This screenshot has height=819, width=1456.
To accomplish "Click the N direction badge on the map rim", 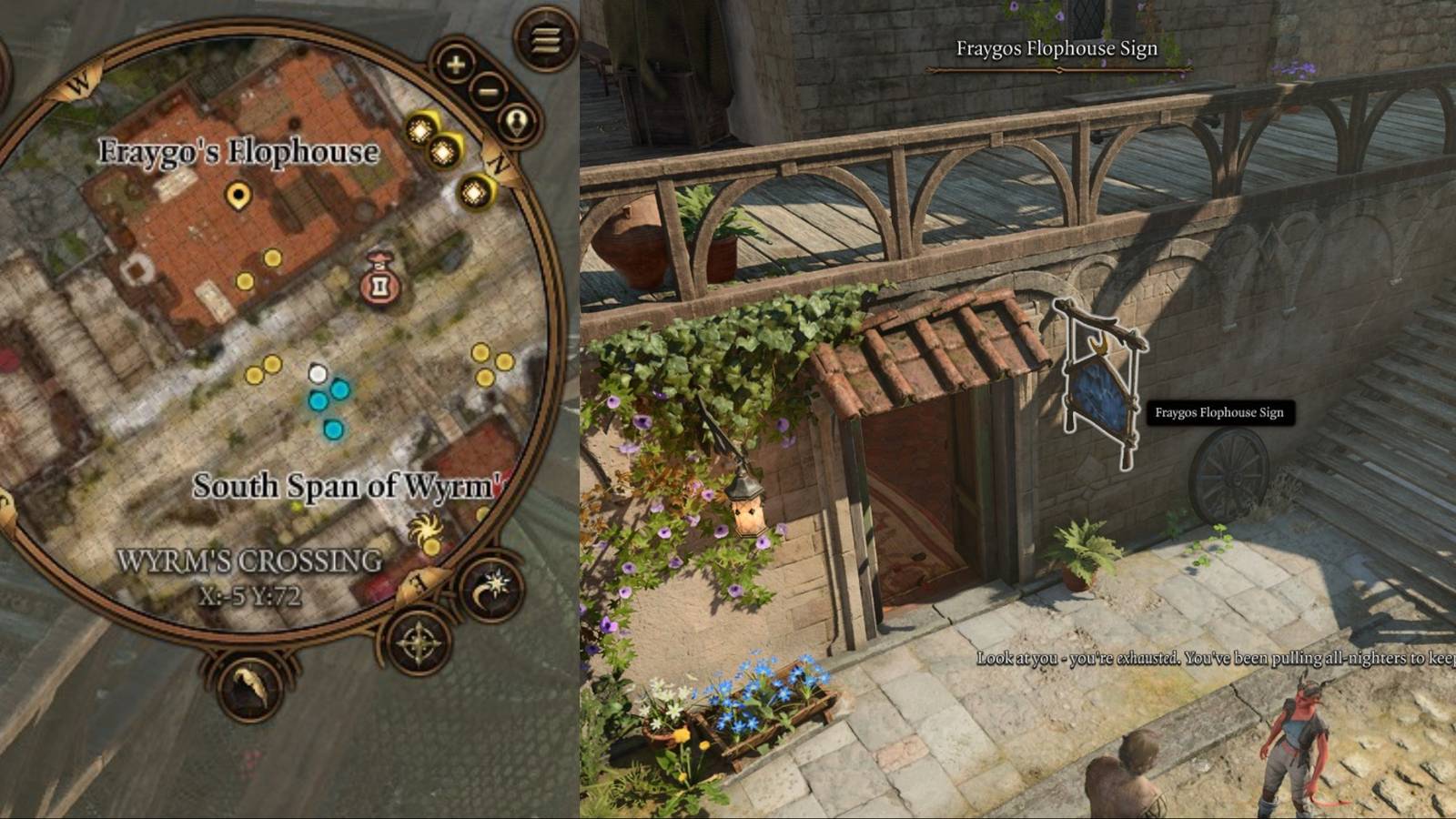I will [497, 164].
